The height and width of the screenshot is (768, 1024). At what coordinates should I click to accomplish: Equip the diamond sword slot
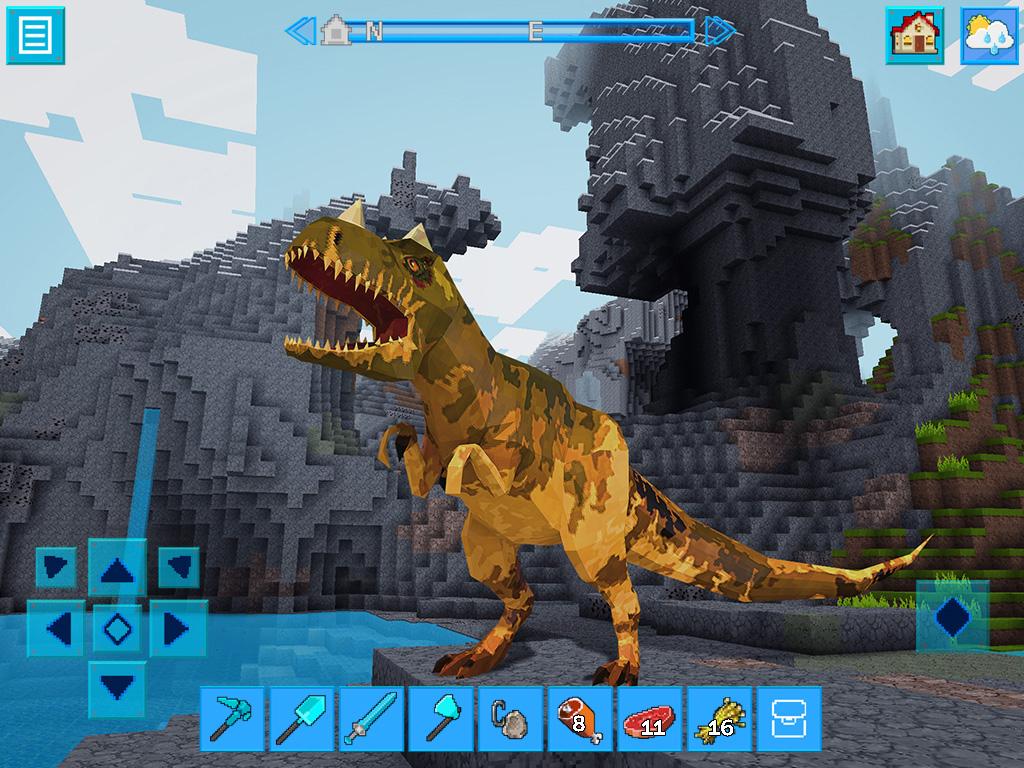pyautogui.click(x=371, y=719)
